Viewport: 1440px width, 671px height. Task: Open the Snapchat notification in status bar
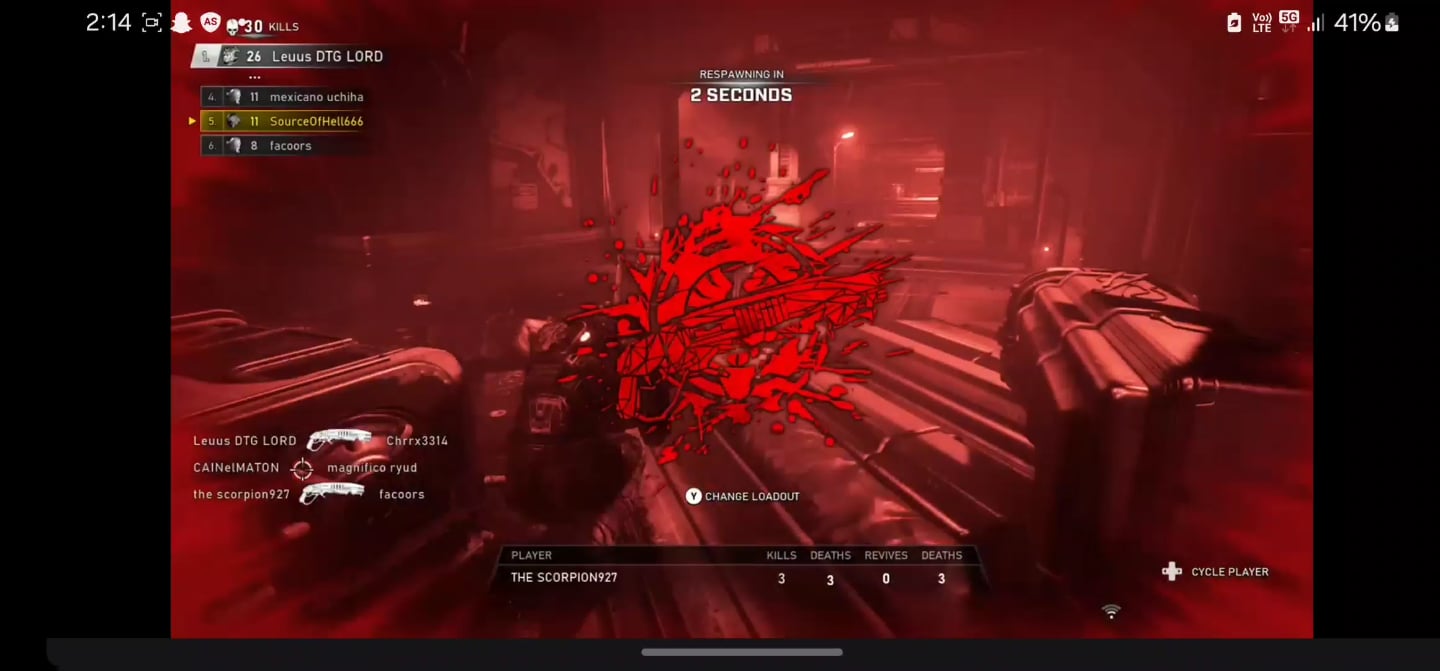tap(180, 22)
